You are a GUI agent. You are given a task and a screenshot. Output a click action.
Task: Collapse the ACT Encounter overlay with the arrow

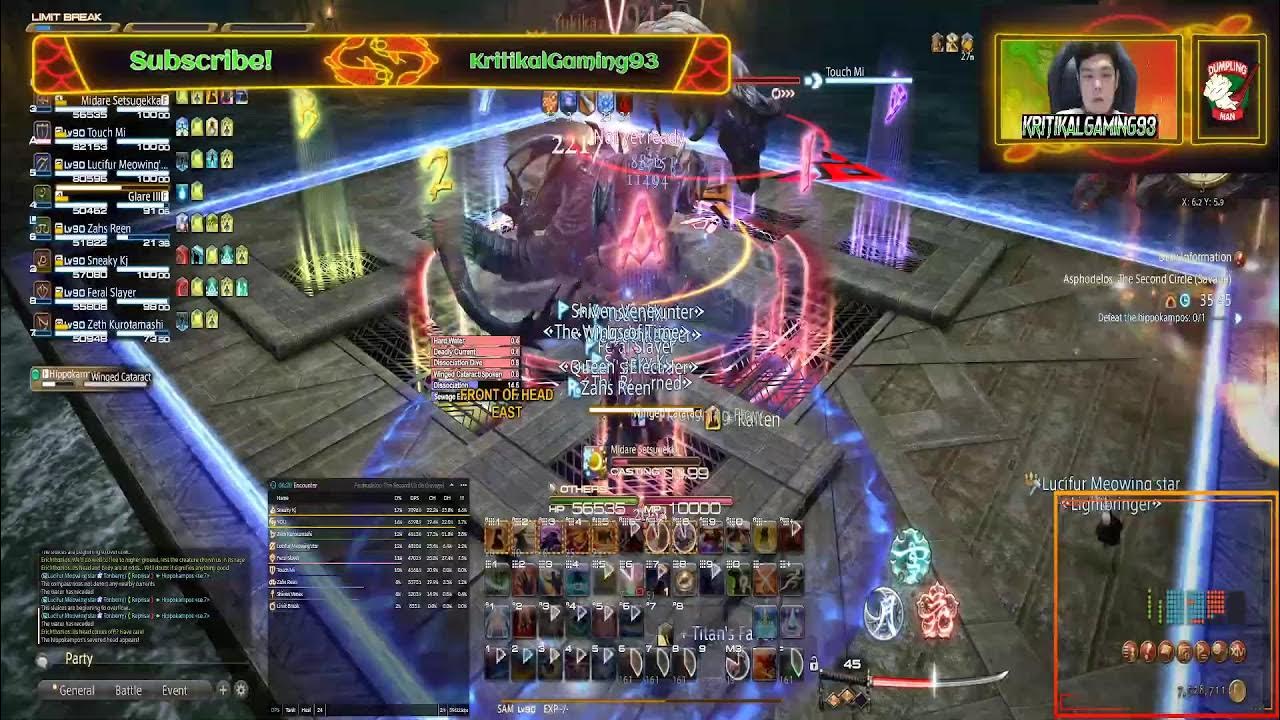click(451, 486)
